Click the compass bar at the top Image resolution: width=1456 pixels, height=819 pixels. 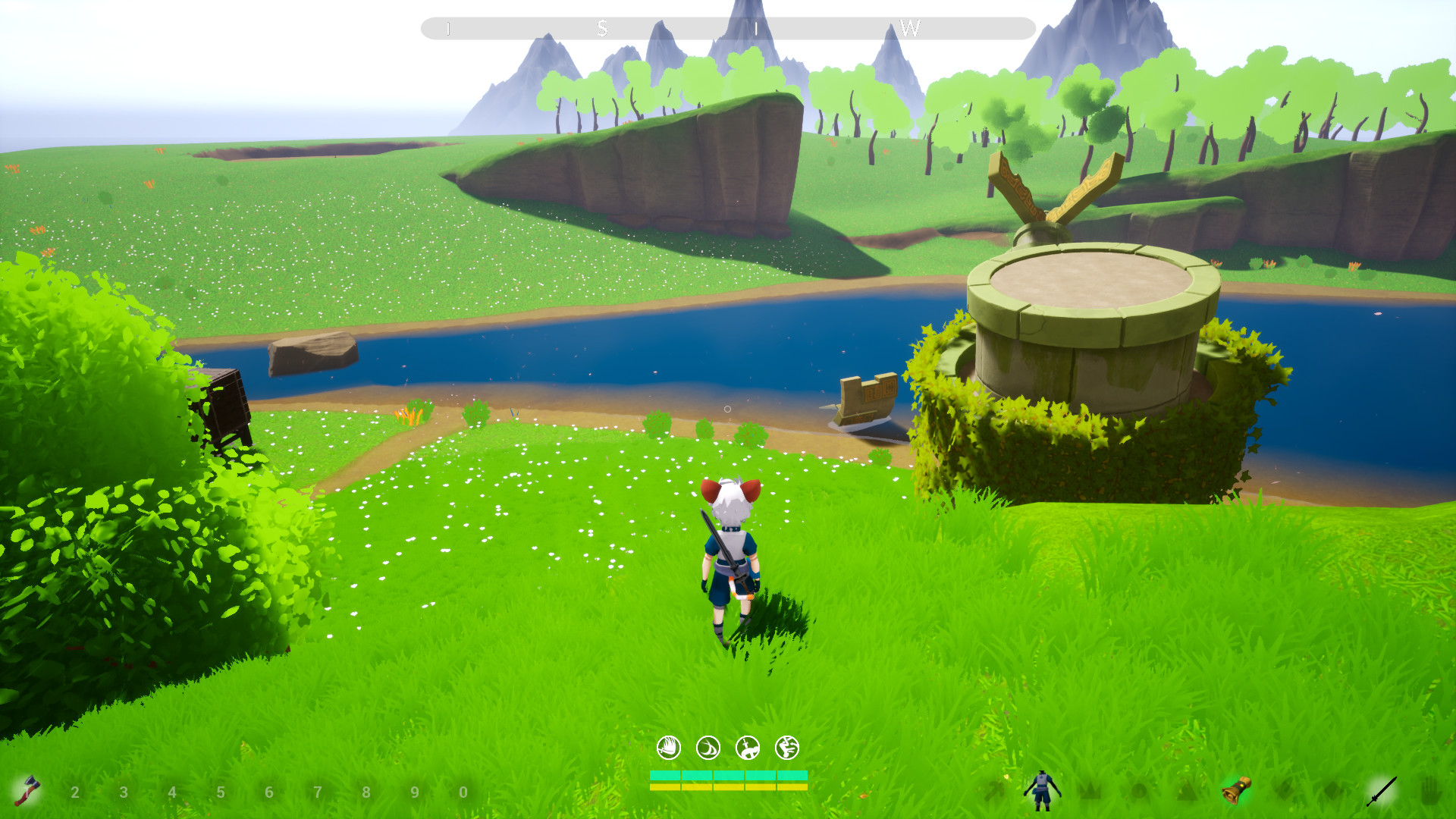point(728,29)
